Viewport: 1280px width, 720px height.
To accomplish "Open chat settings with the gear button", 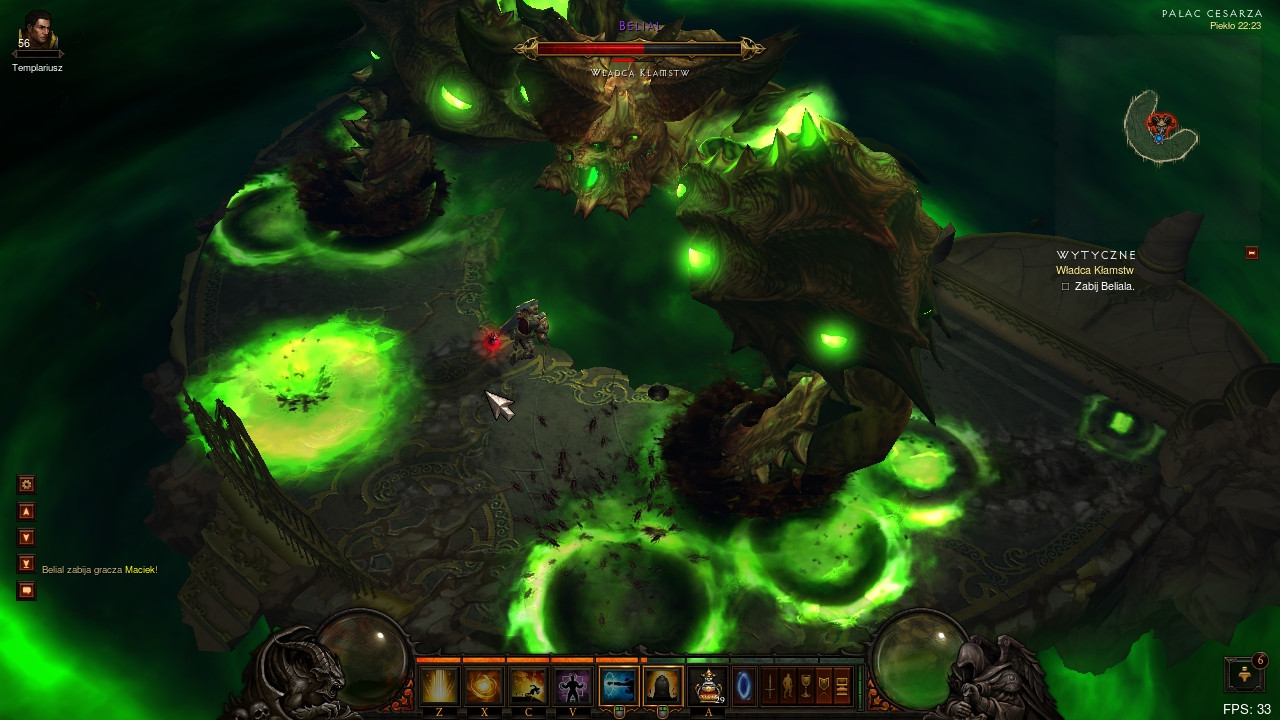I will [x=27, y=484].
